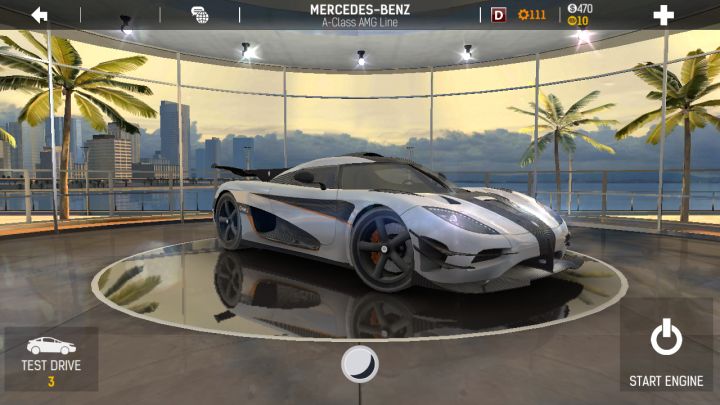Open the globe and coins icon
720x405 pixels.
click(200, 15)
